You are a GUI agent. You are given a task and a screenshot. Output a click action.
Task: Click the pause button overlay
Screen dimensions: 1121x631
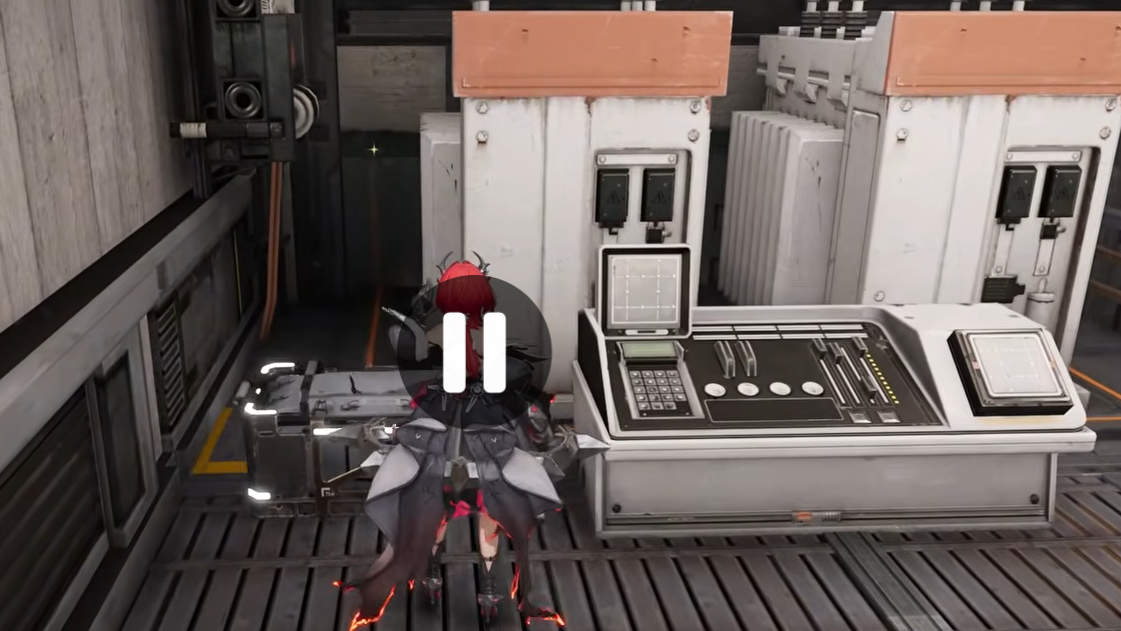tap(474, 352)
